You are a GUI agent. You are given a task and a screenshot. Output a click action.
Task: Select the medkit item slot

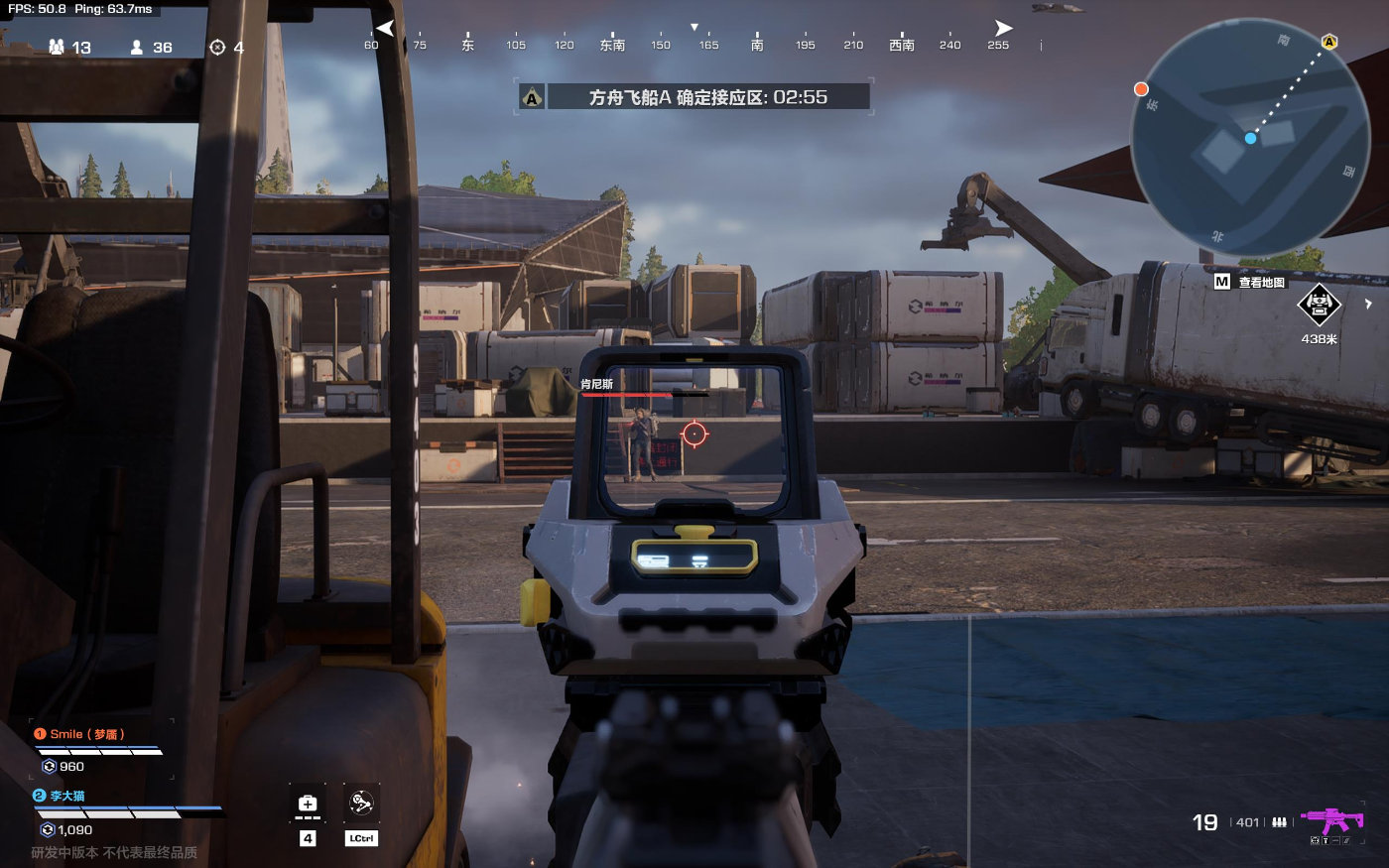308,804
